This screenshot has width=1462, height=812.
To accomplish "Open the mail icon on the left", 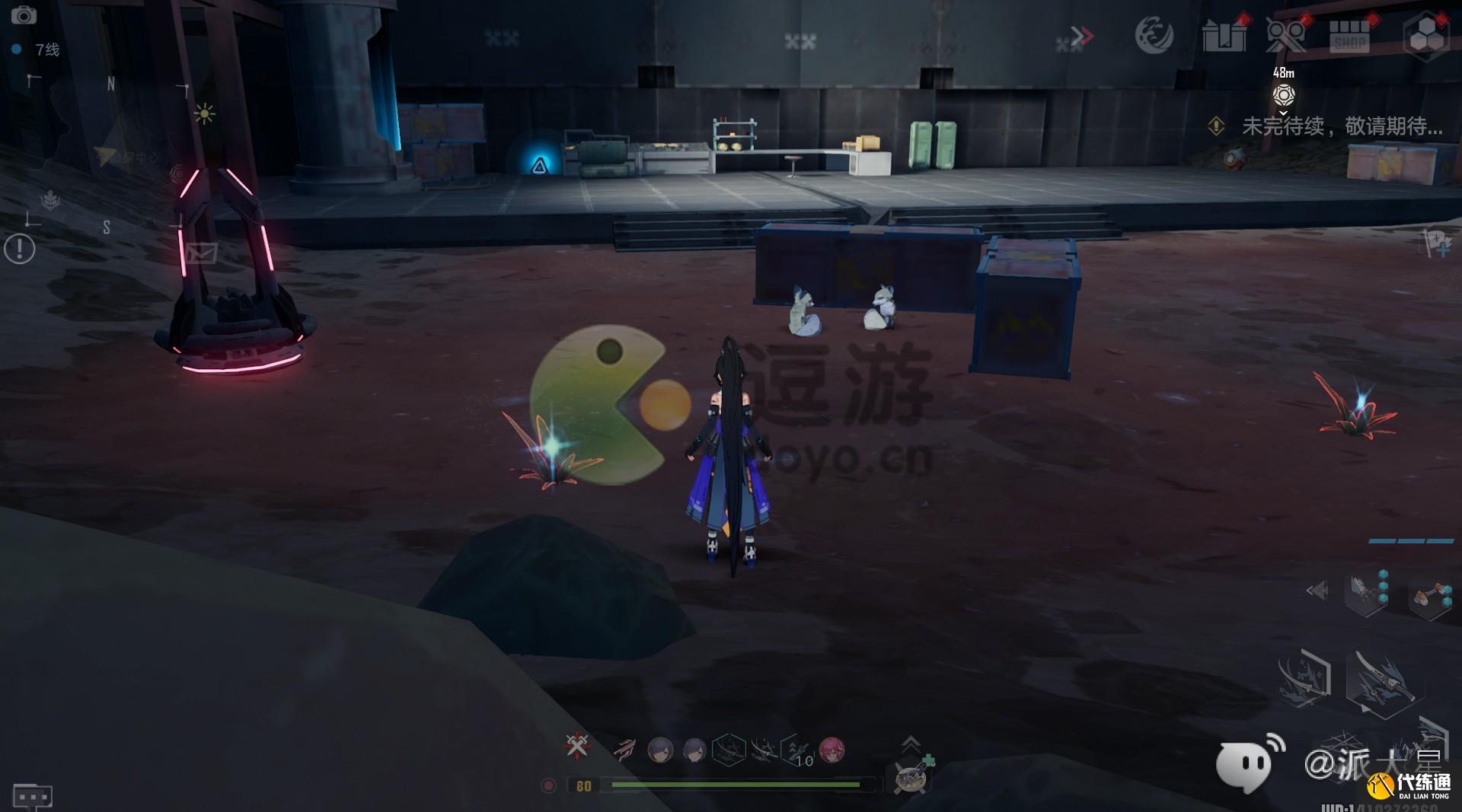I will point(202,253).
